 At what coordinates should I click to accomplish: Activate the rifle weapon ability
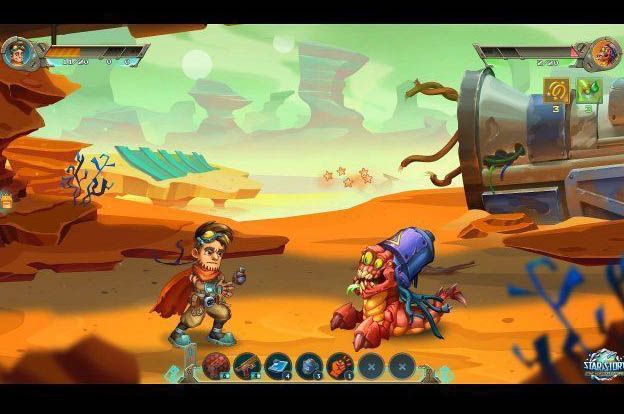coord(247,365)
